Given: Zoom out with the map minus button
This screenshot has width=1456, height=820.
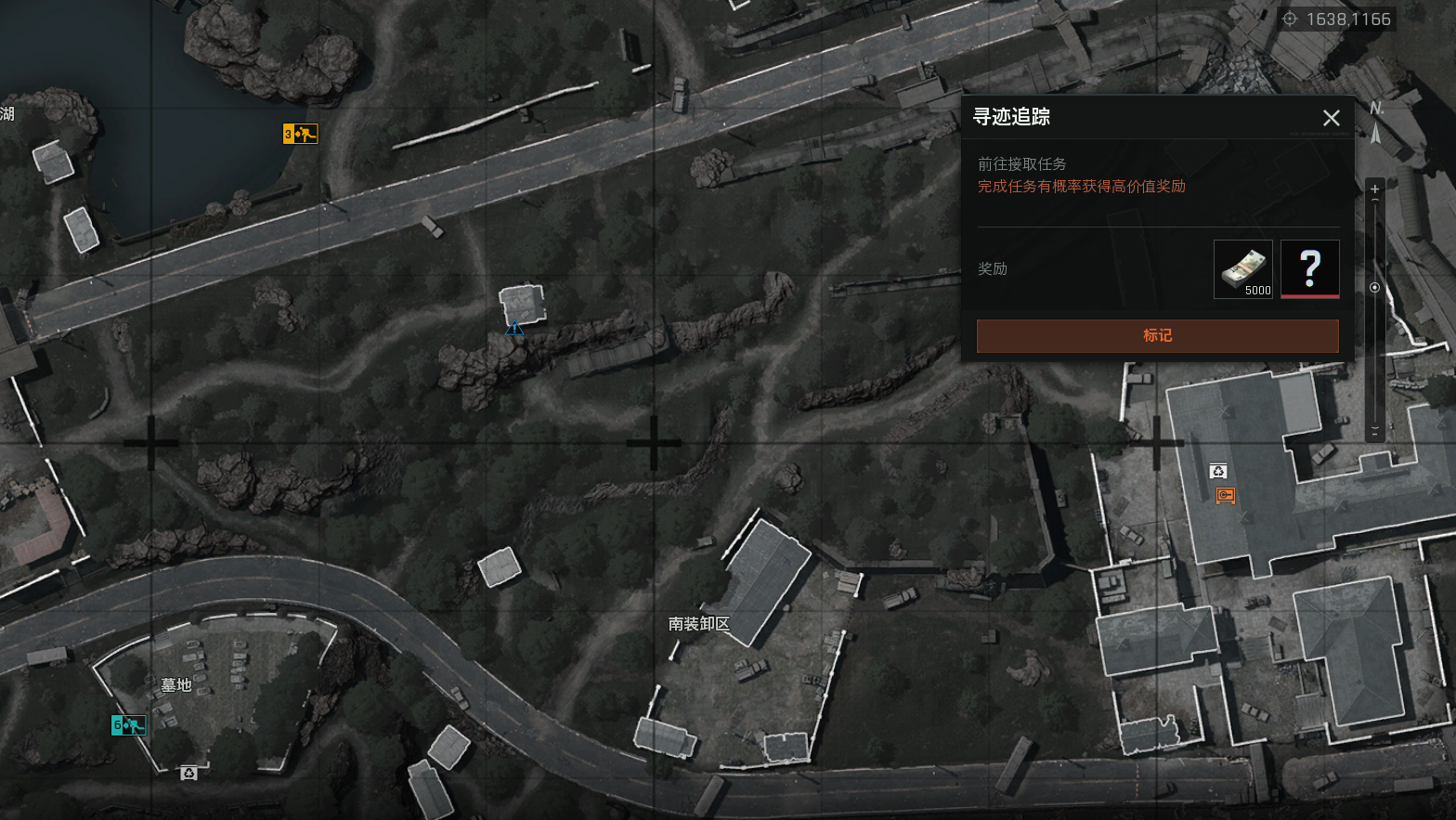Looking at the screenshot, I should (1375, 431).
